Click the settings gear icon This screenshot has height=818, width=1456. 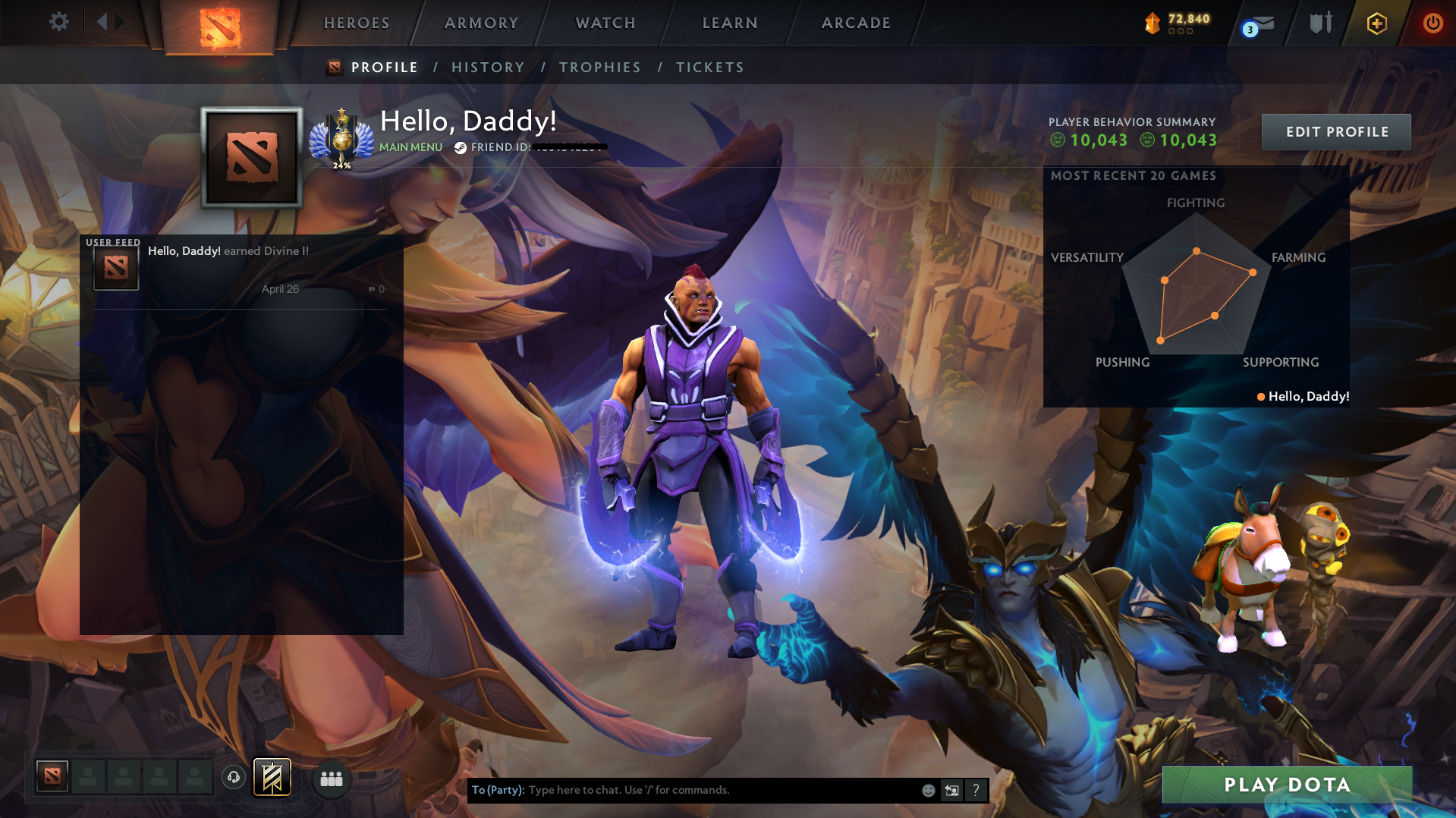click(x=59, y=22)
